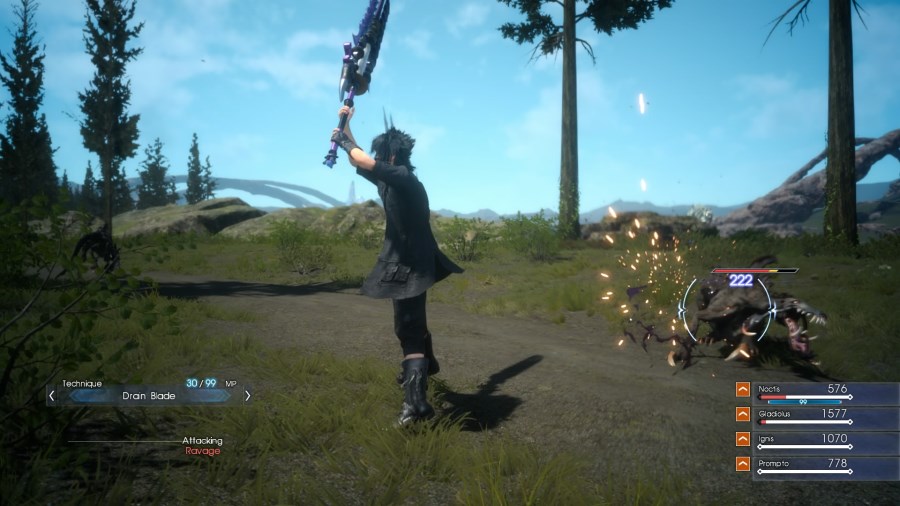Cycle to the previous technique with the left arrow
The image size is (900, 506).
tap(52, 395)
